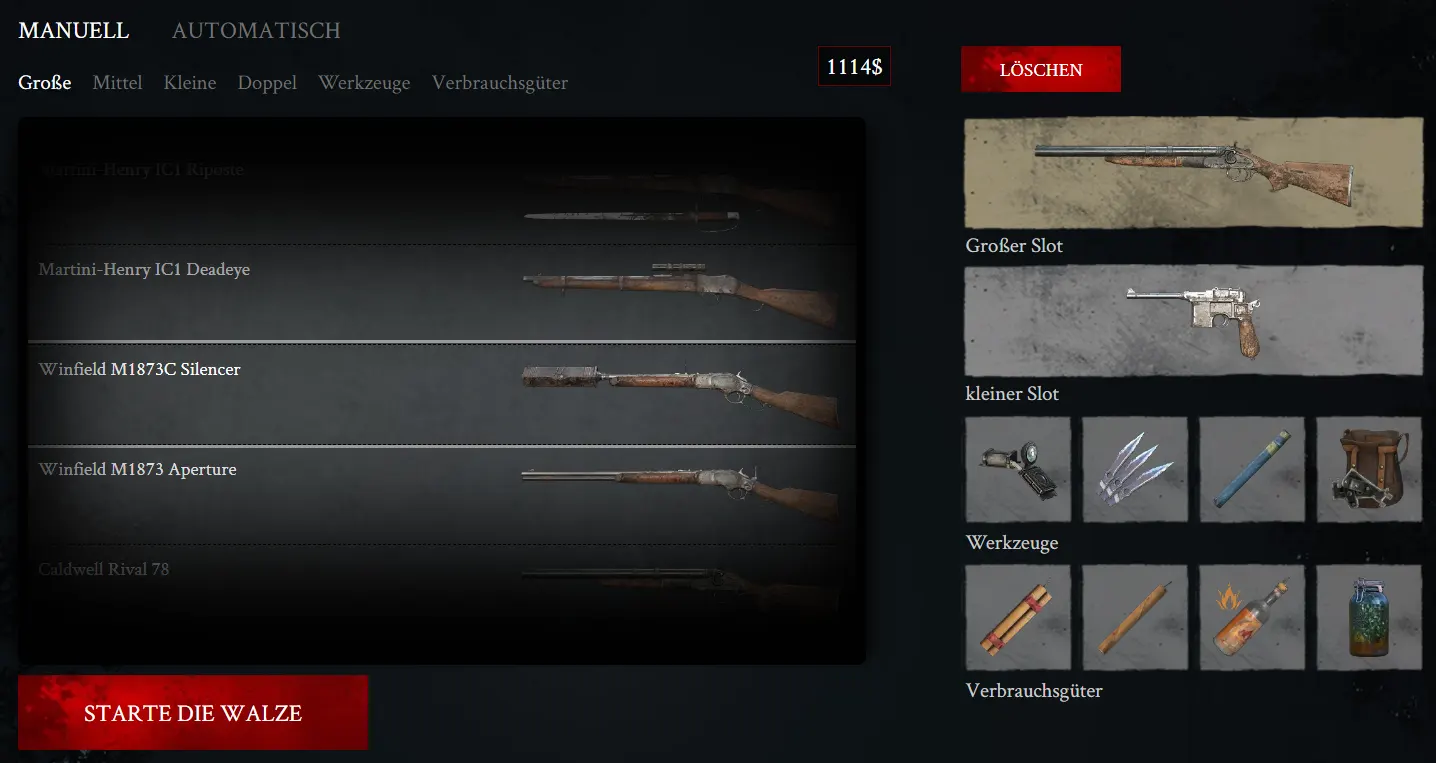1436x763 pixels.
Task: Click the throwing knives tool slot
Action: tap(1135, 469)
